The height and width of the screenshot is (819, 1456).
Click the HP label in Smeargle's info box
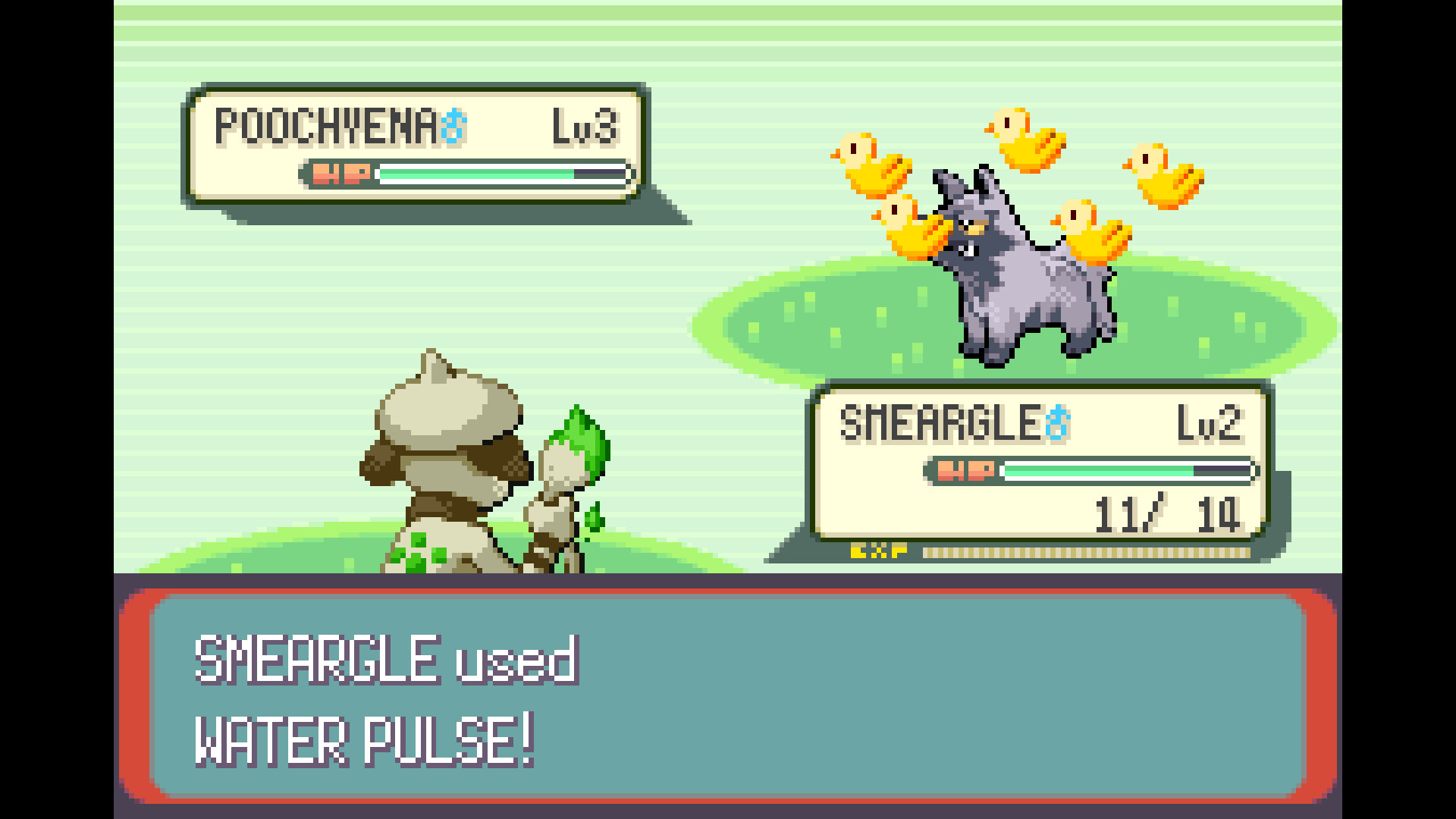click(967, 470)
